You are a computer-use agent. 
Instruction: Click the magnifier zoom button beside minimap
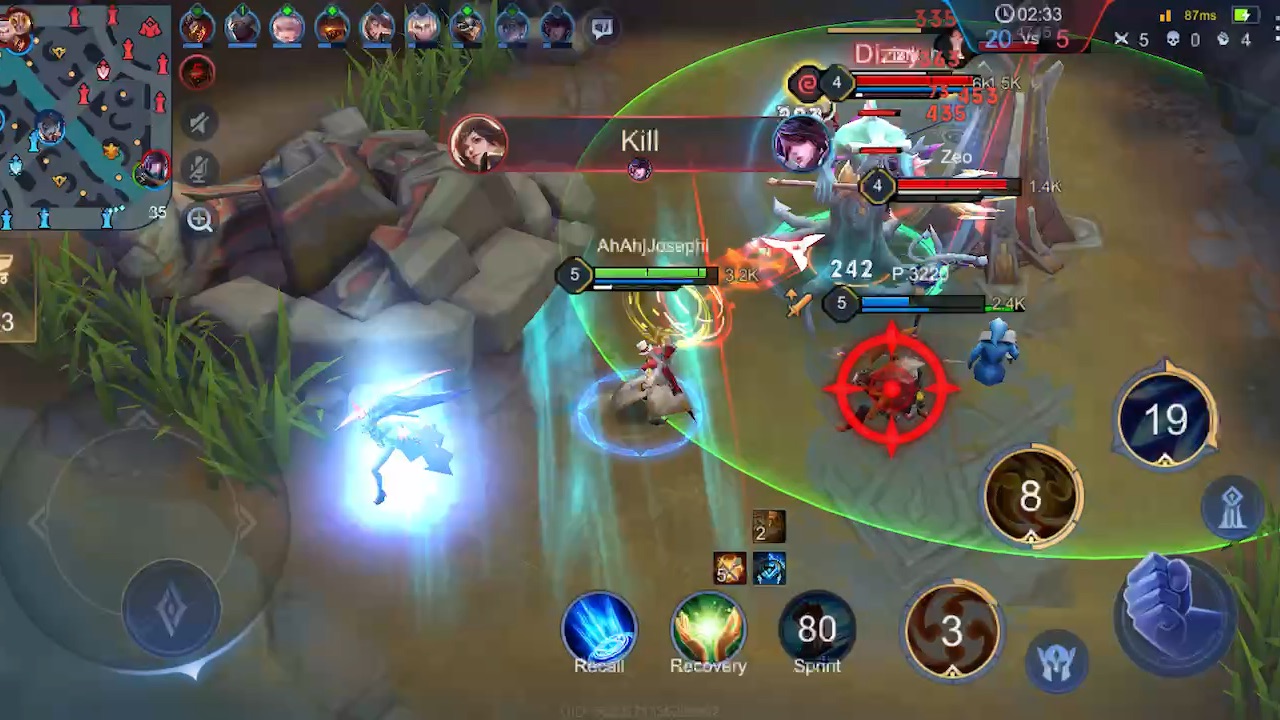click(x=200, y=221)
